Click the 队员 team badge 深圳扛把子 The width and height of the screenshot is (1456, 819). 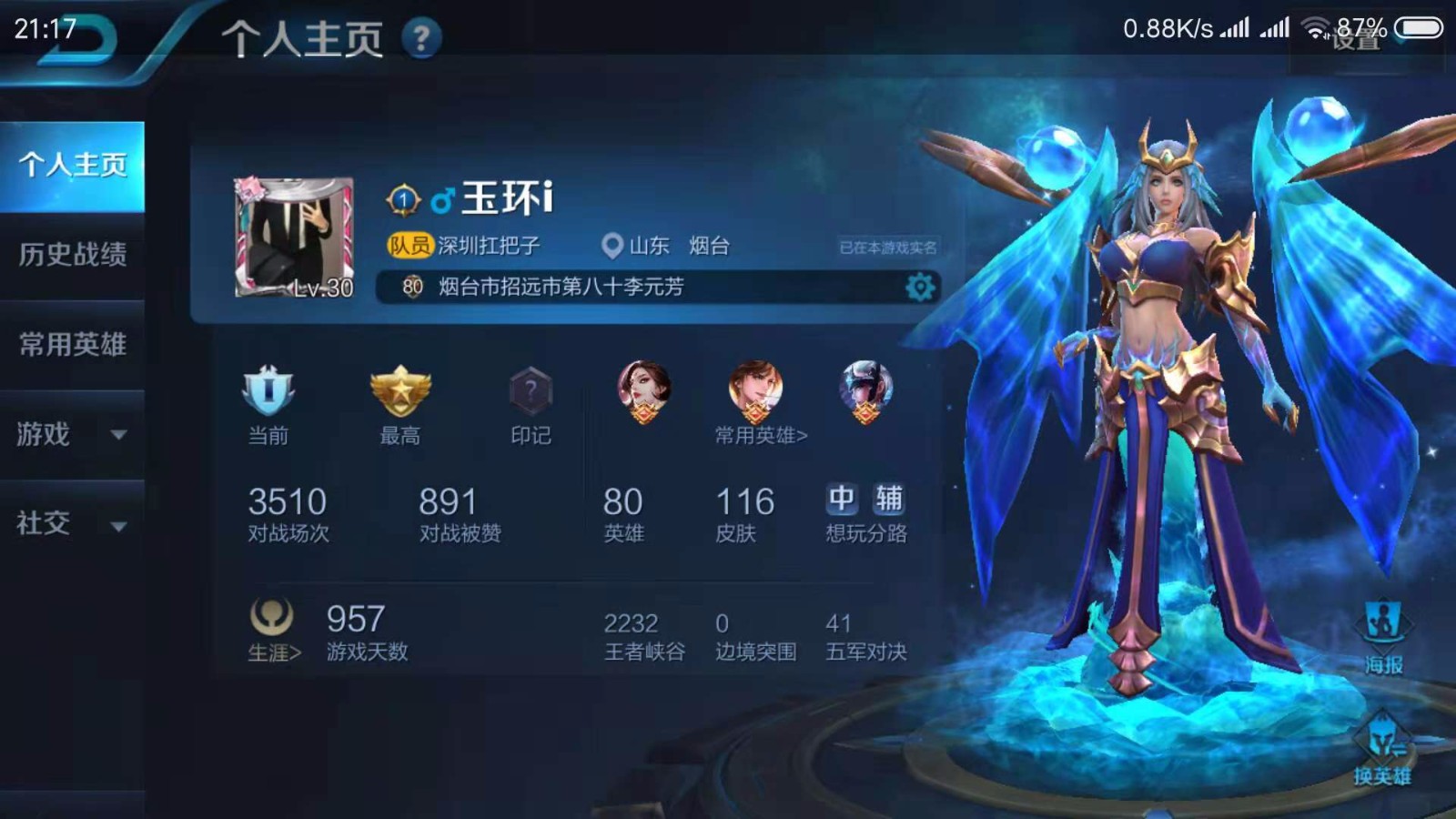pos(464,246)
